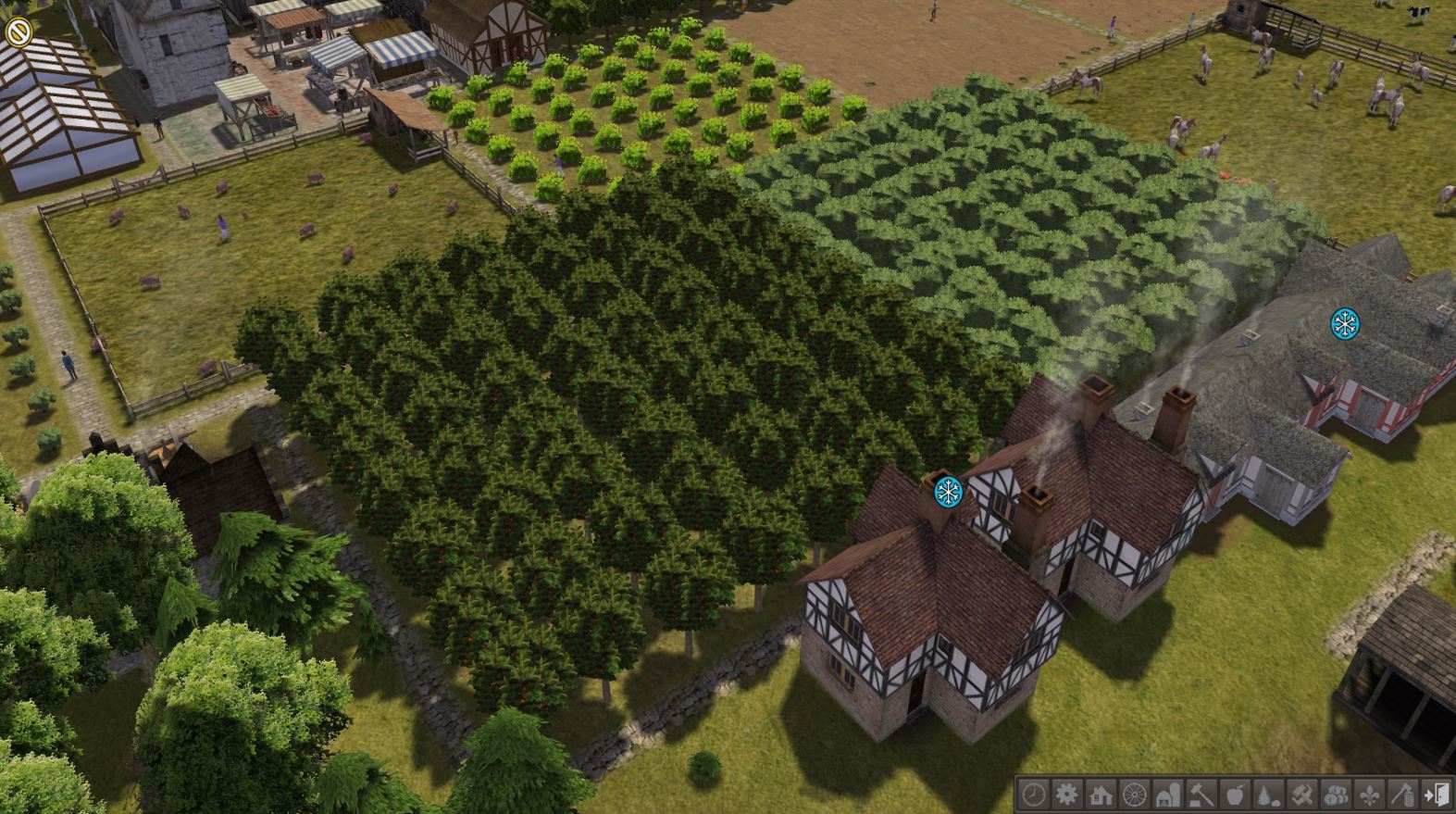This screenshot has width=1456, height=814.
Task: Select the fleur-de-lis town services icon
Action: point(1369,794)
